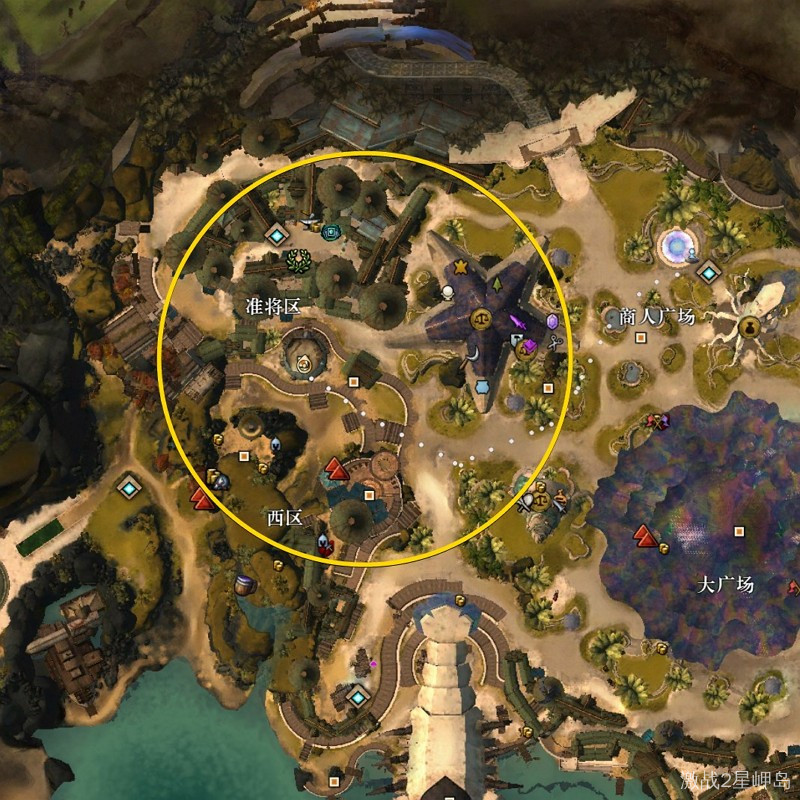The image size is (800, 800).
Task: Click the green up-arrow marker on star building
Action: coord(497,283)
